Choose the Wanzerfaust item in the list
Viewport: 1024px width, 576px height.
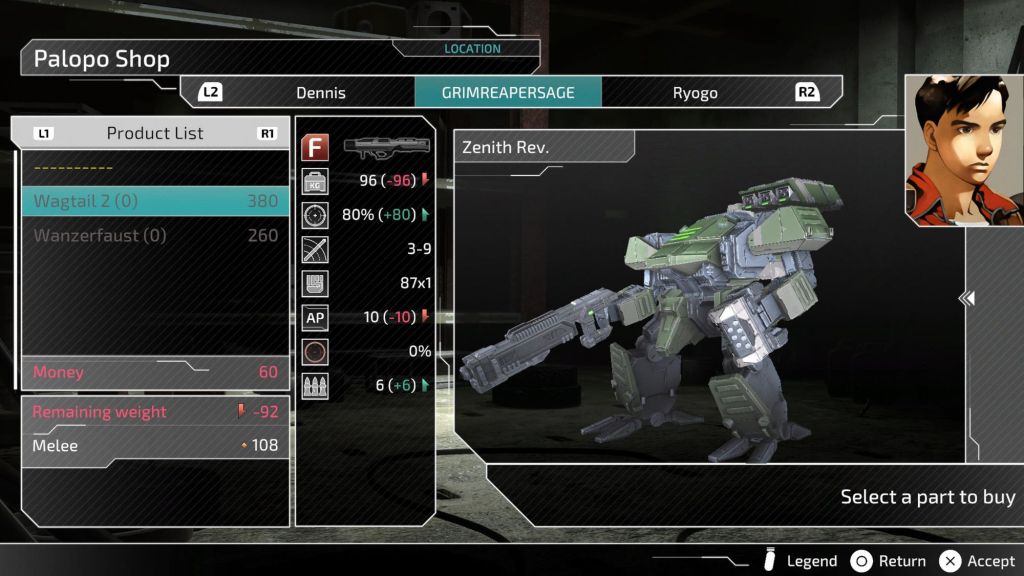pyautogui.click(x=155, y=236)
